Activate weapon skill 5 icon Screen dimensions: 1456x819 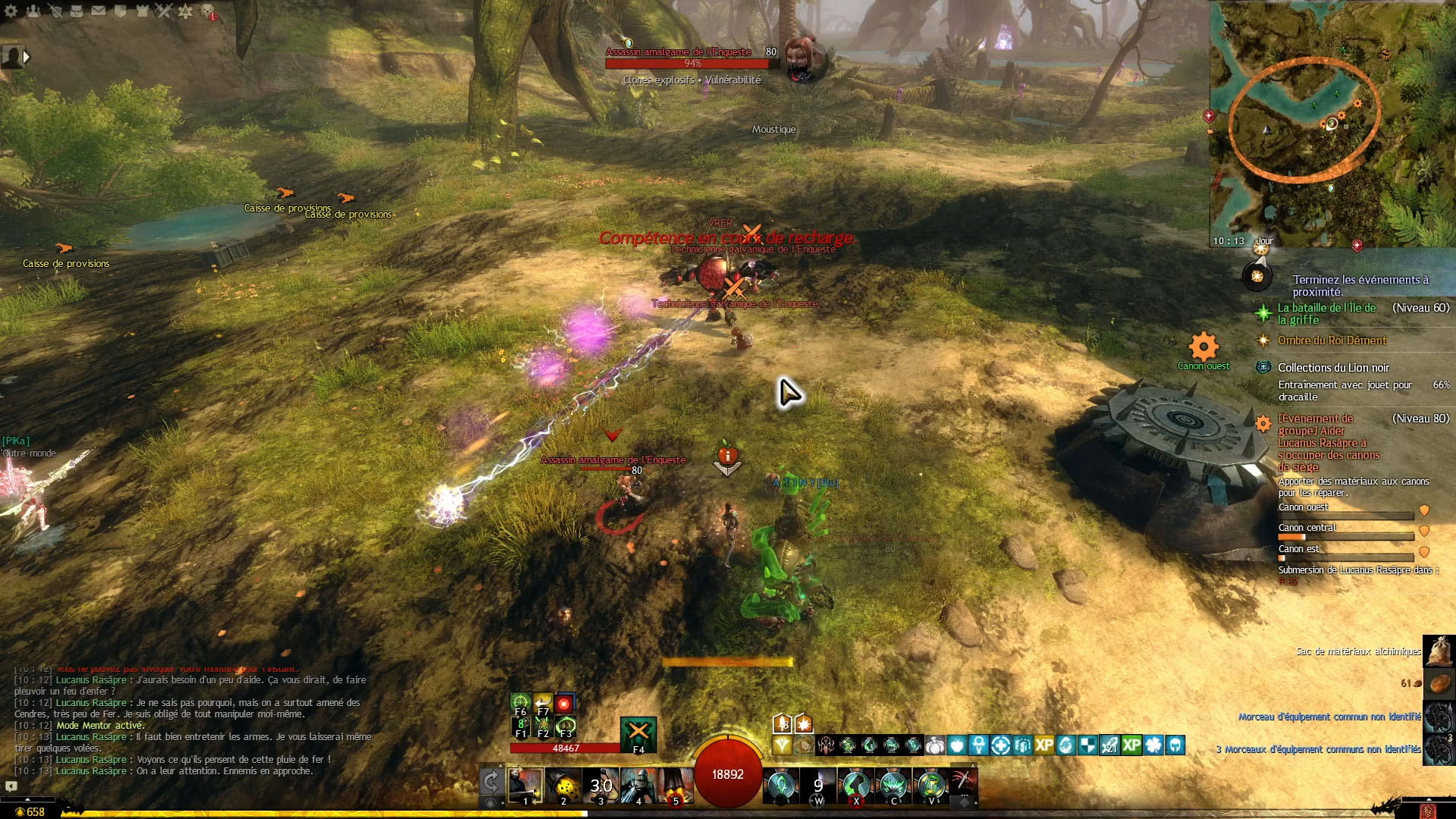coord(675,784)
